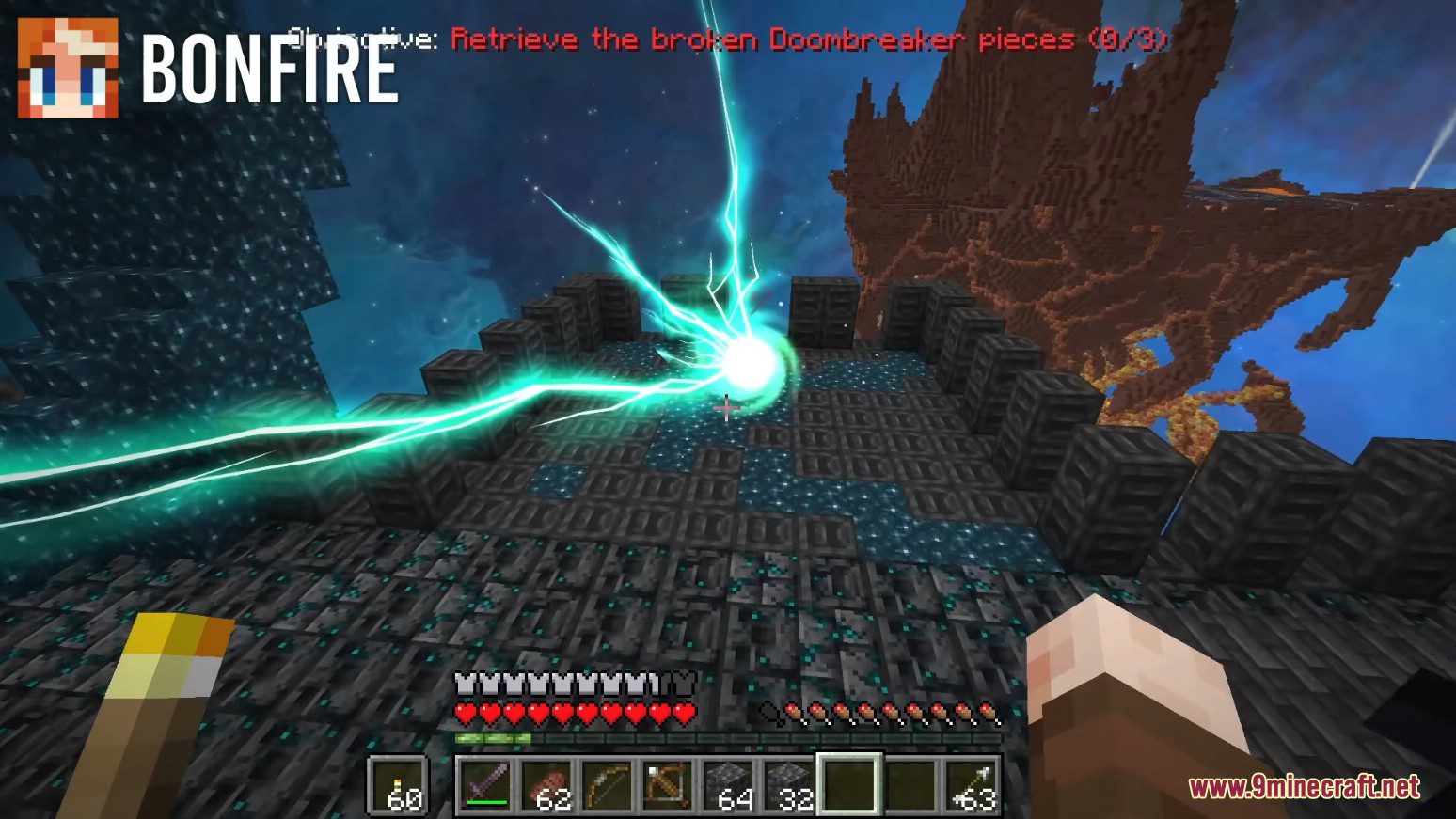1456x819 pixels.
Task: Click the off-hand torch slot
Action: [x=399, y=784]
